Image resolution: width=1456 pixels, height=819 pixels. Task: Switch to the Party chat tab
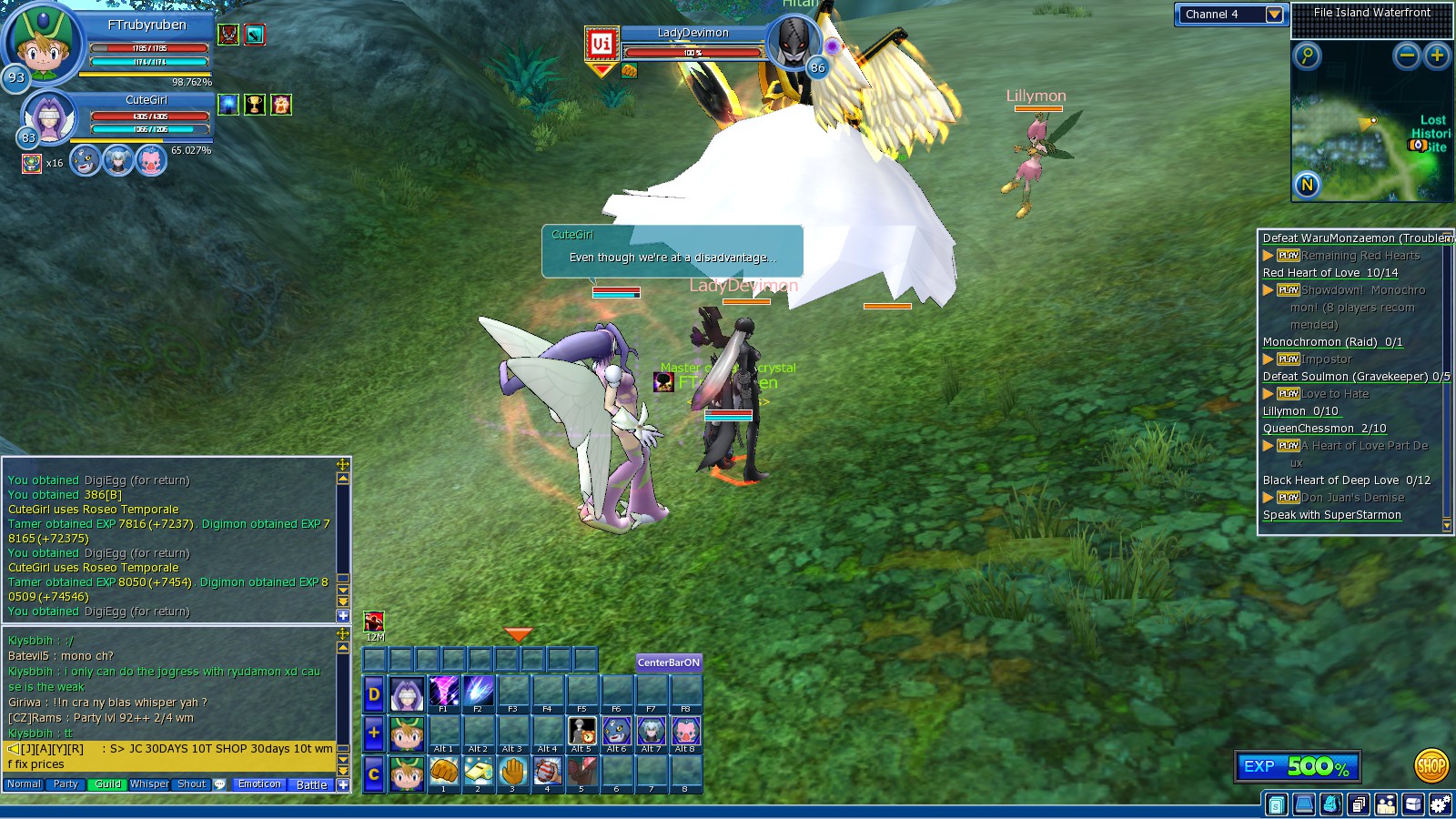tap(64, 784)
